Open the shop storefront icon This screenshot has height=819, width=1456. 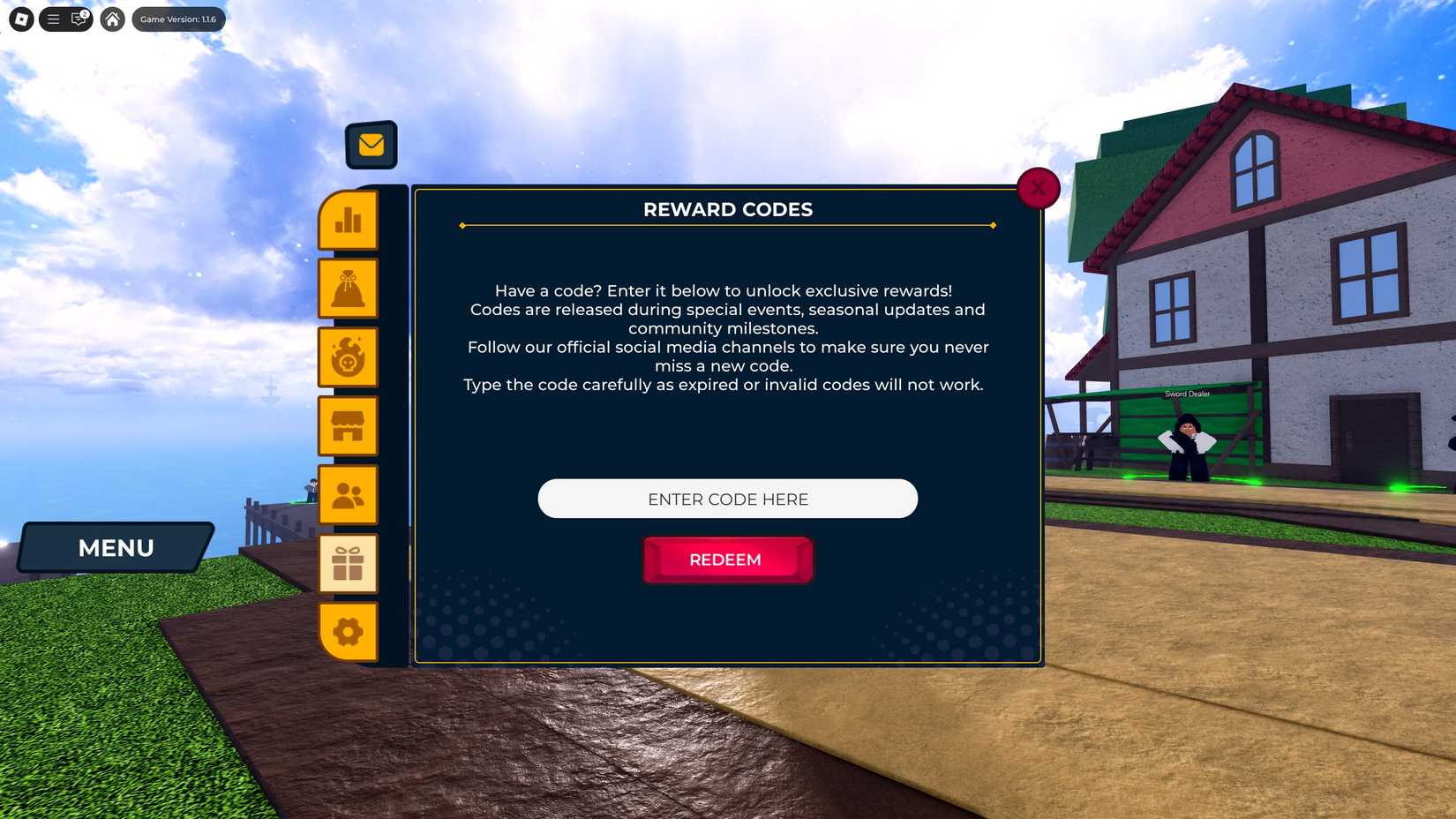349,425
